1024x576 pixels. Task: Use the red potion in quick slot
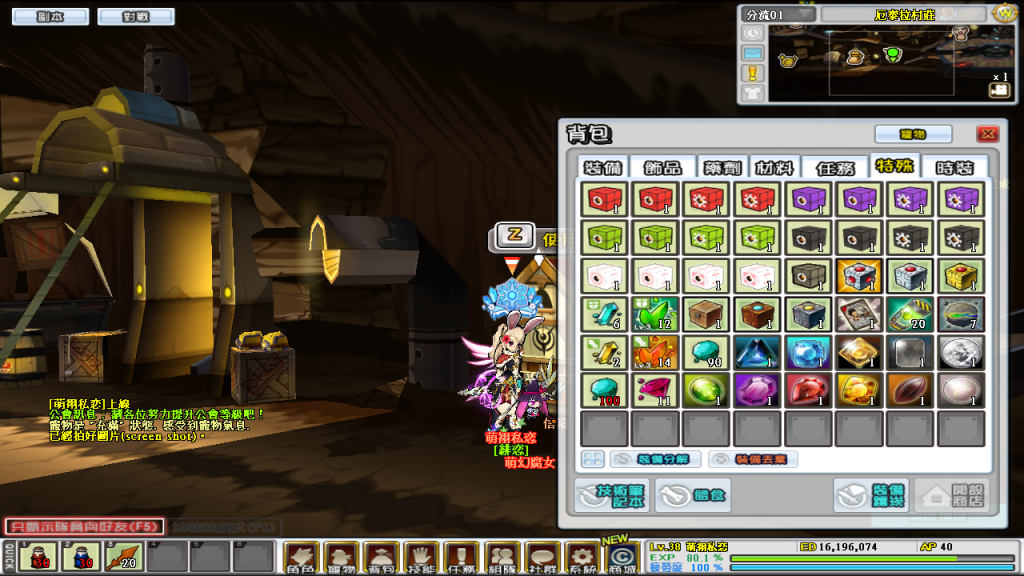[x=39, y=556]
